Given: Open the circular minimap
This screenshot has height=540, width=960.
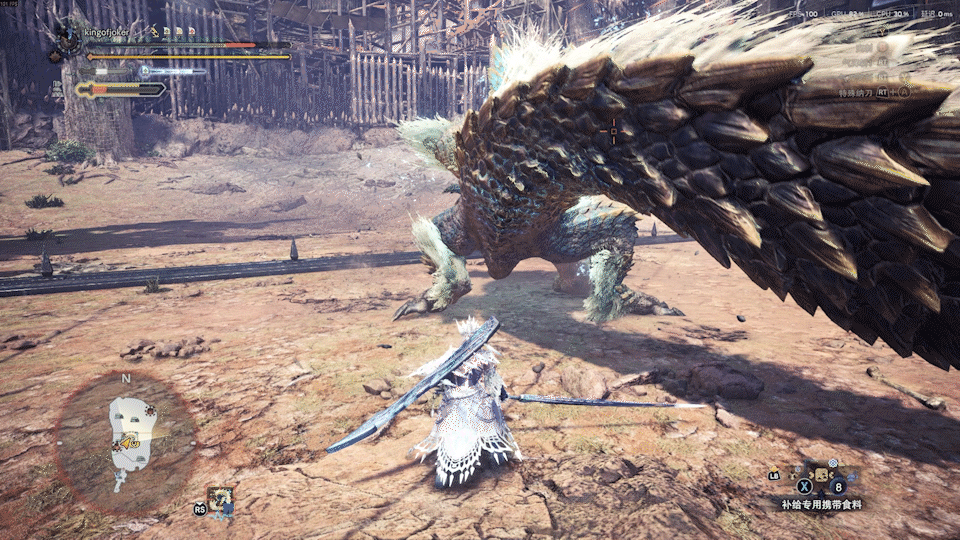Looking at the screenshot, I should click(126, 436).
